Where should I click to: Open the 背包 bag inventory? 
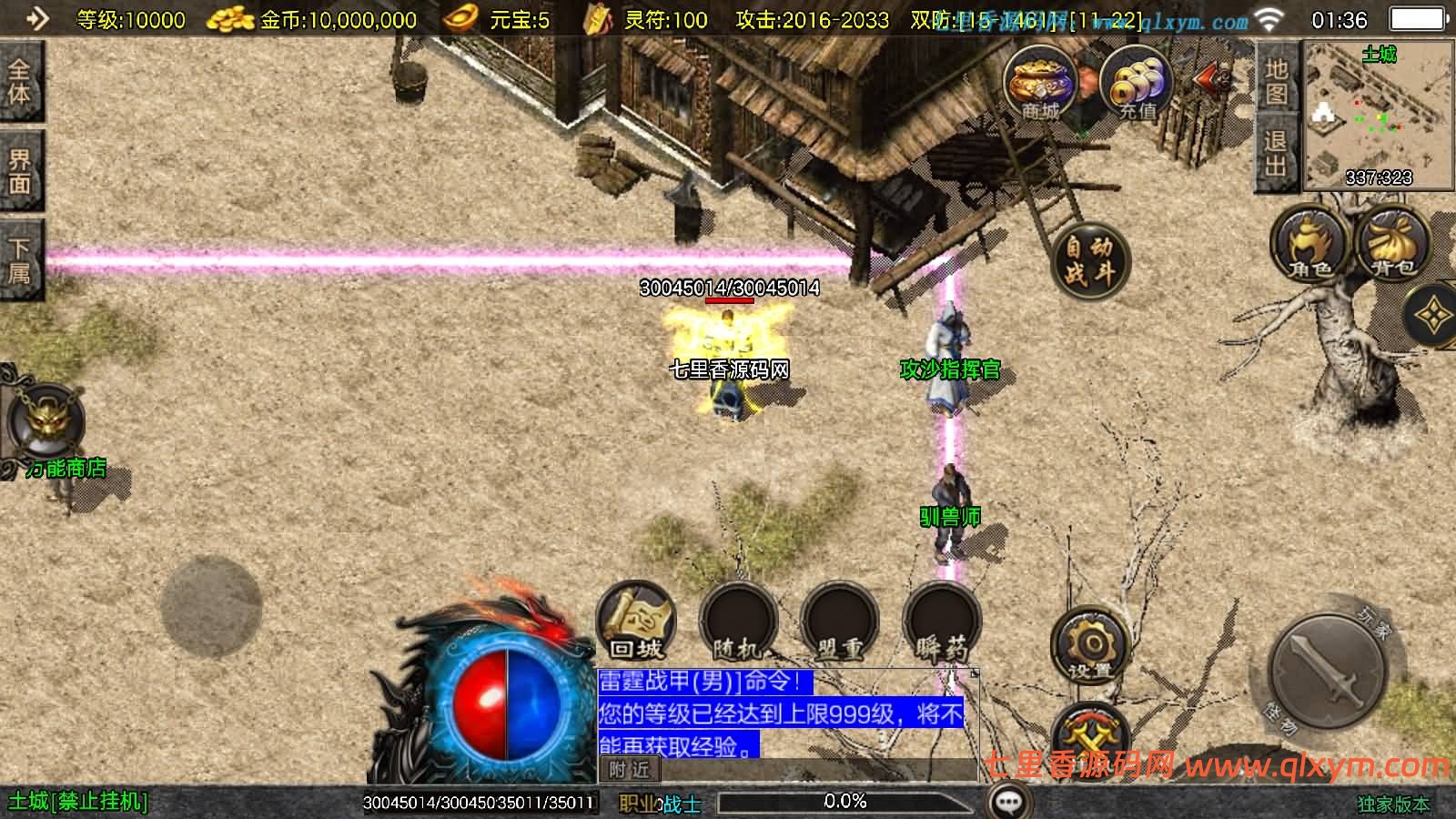1392,243
